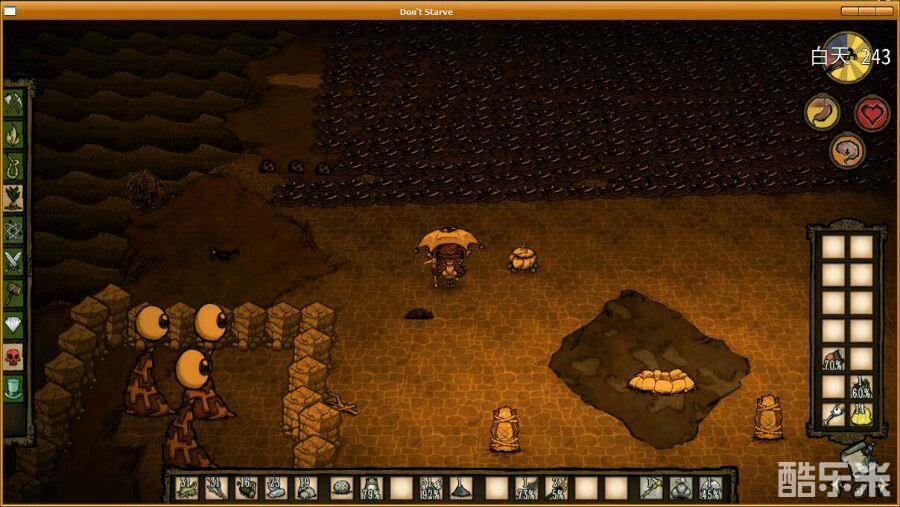Select the inventory item at 73% durability
This screenshot has height=507, width=900.
[x=525, y=488]
